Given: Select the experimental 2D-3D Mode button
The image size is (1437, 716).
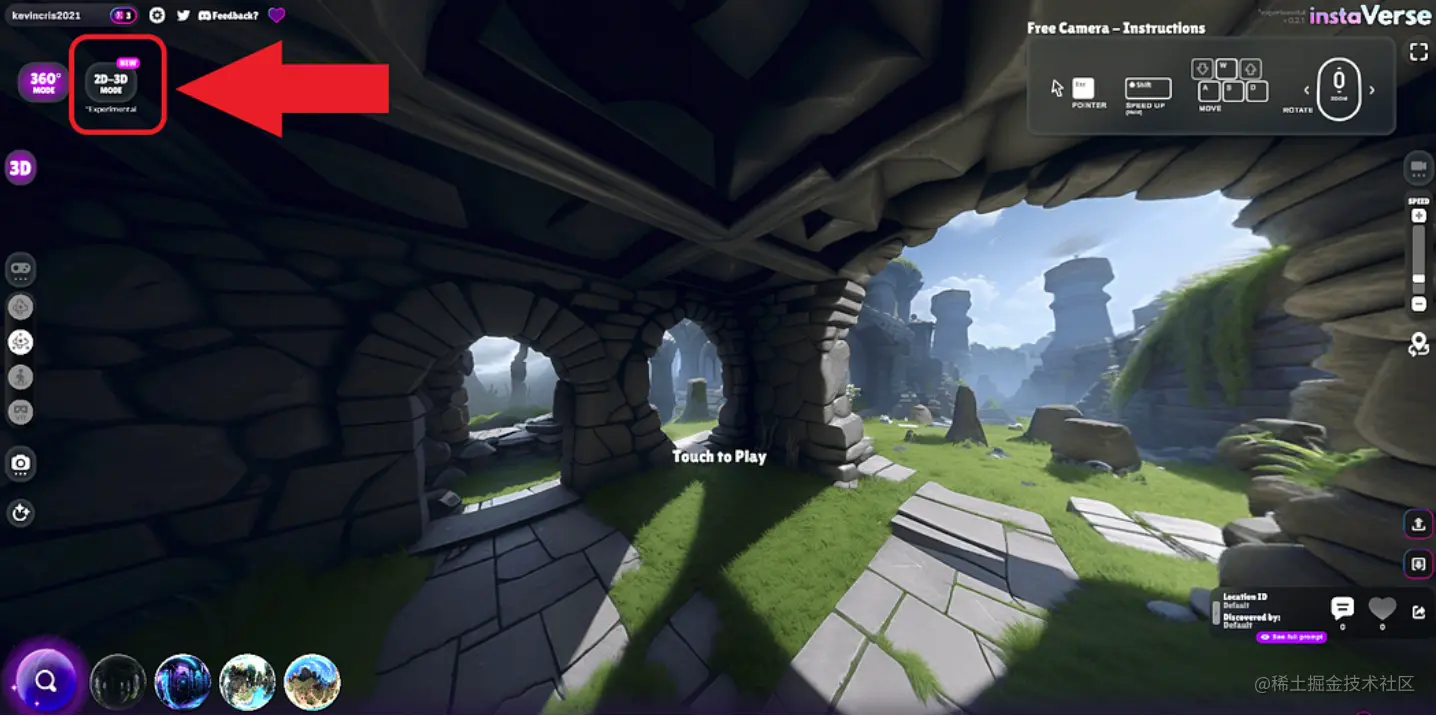Looking at the screenshot, I should [x=111, y=82].
